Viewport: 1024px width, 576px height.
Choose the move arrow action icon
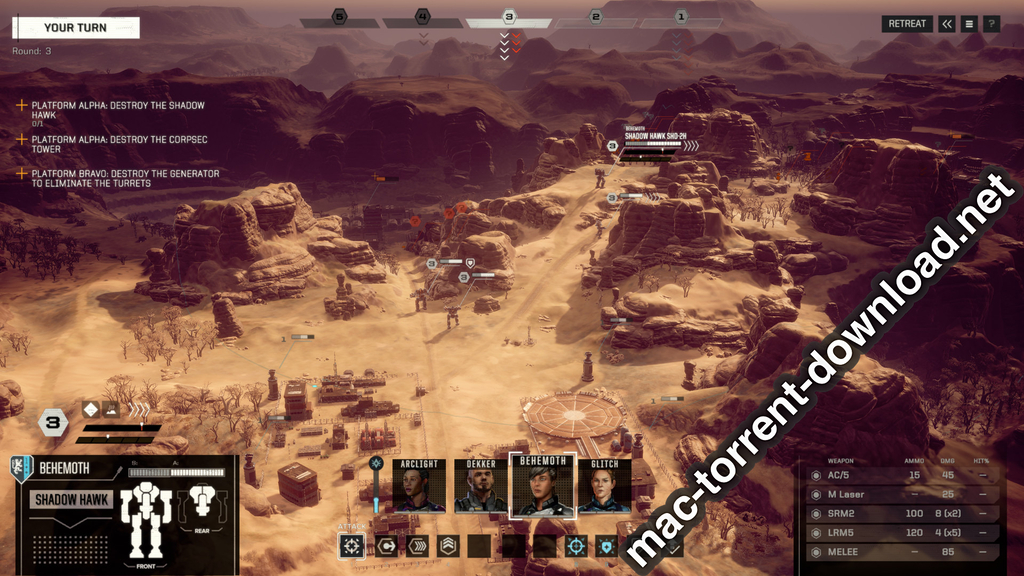coord(386,546)
